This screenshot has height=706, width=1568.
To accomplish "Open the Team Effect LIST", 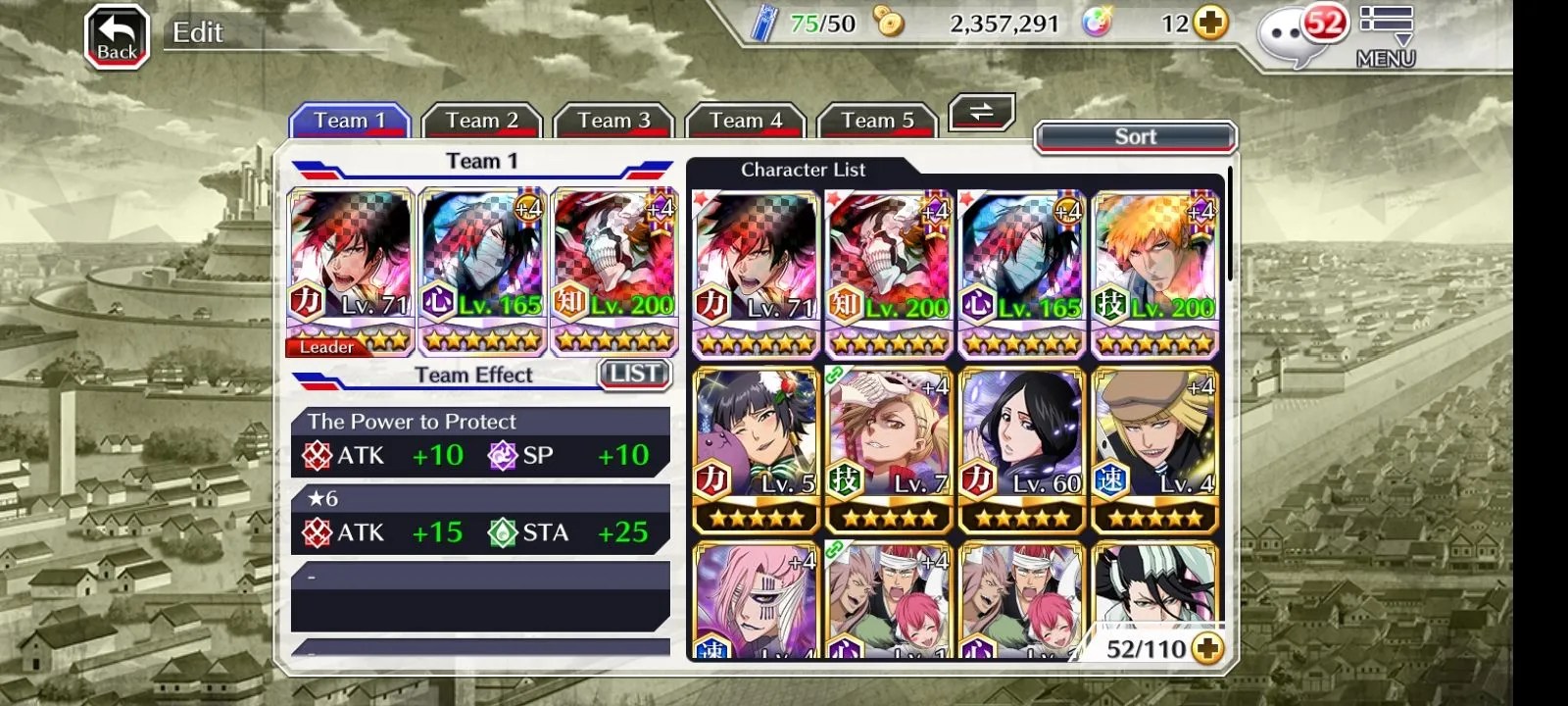I will point(634,374).
